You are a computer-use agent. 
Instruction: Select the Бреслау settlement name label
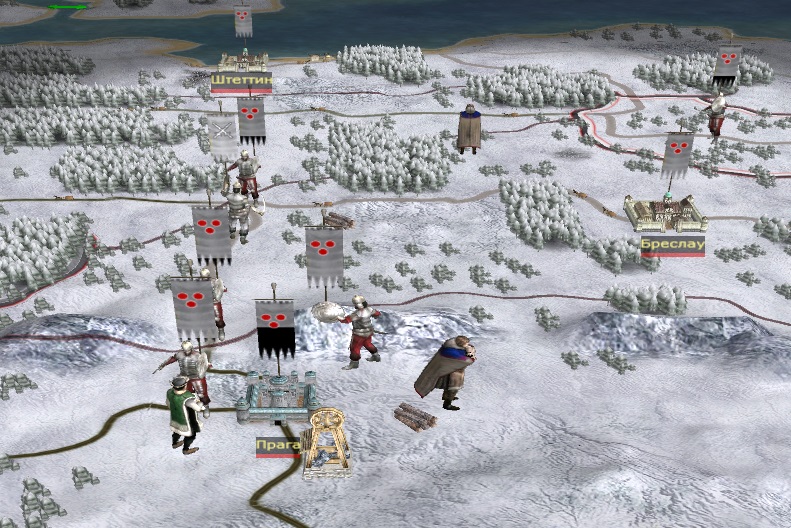click(672, 245)
